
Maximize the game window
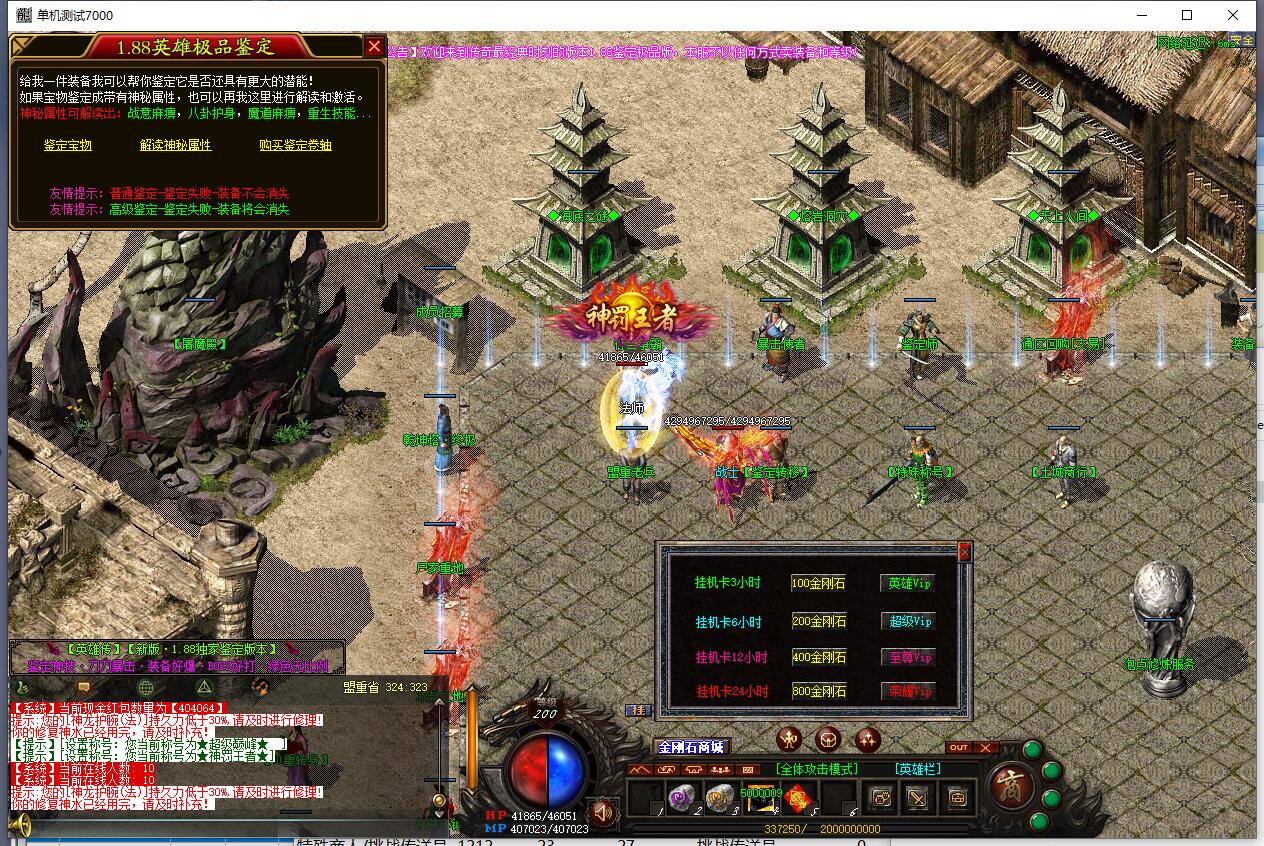[x=1187, y=15]
